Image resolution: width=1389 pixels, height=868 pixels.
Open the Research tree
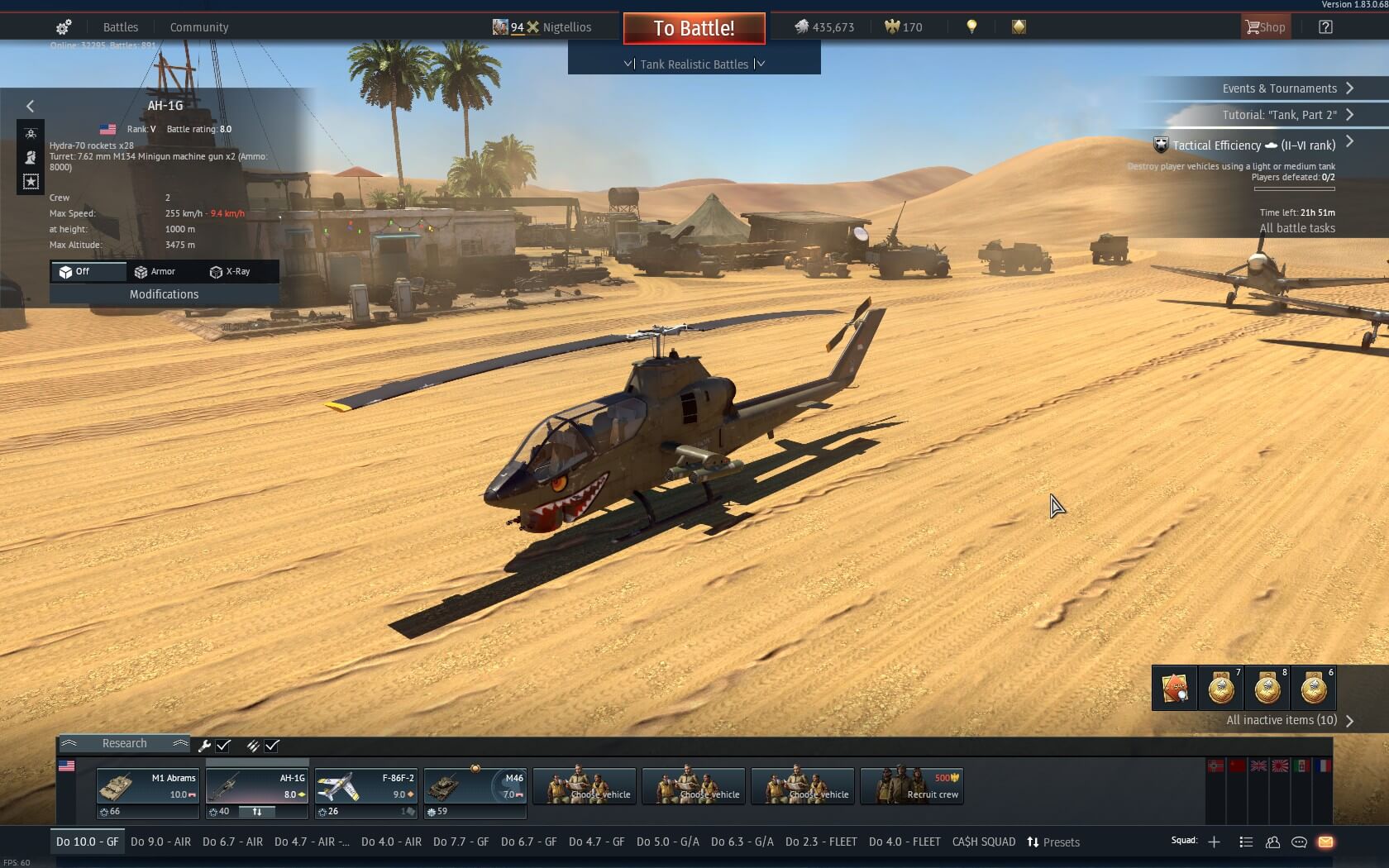(x=124, y=743)
